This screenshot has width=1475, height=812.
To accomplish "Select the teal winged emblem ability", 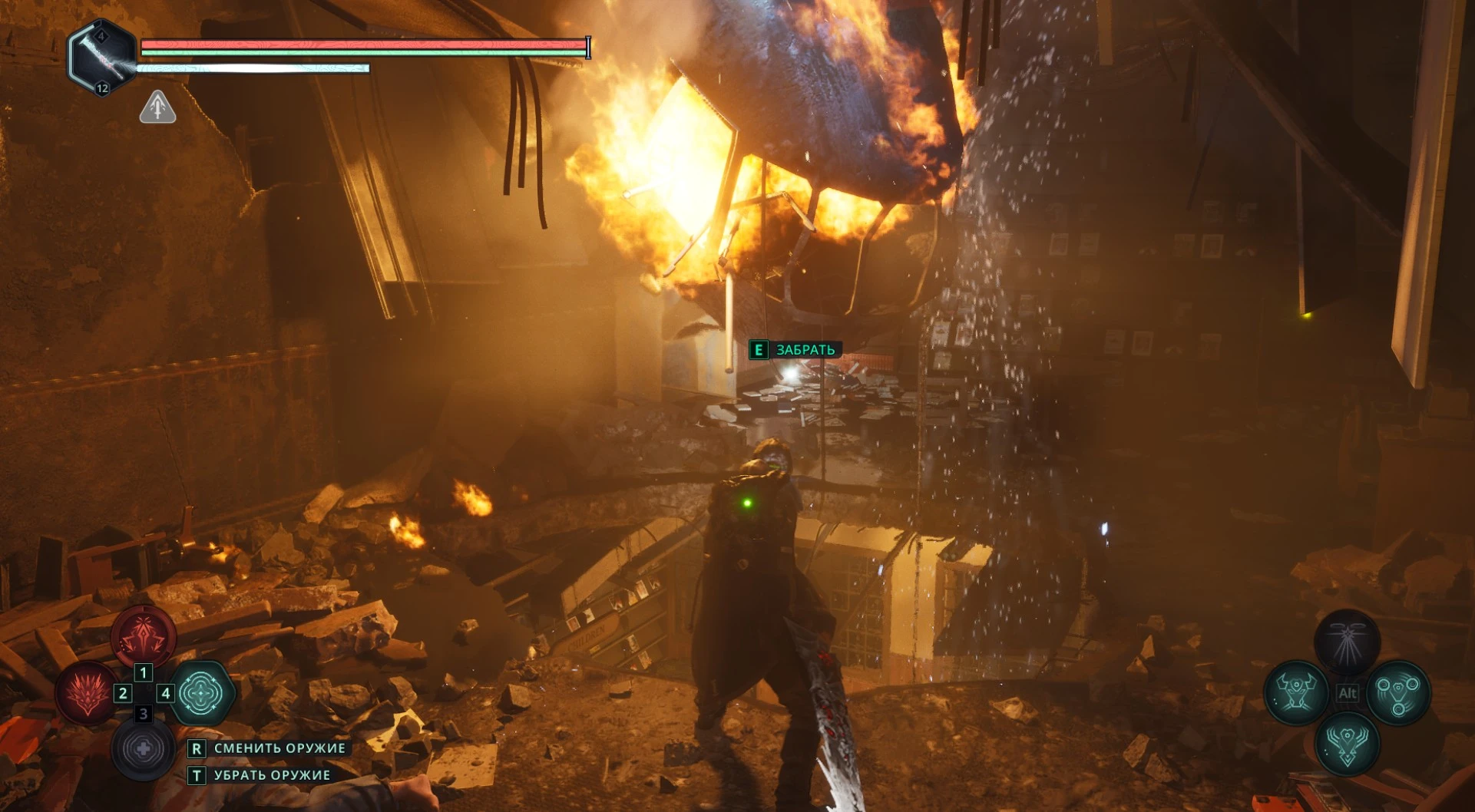I will coord(1348,743).
